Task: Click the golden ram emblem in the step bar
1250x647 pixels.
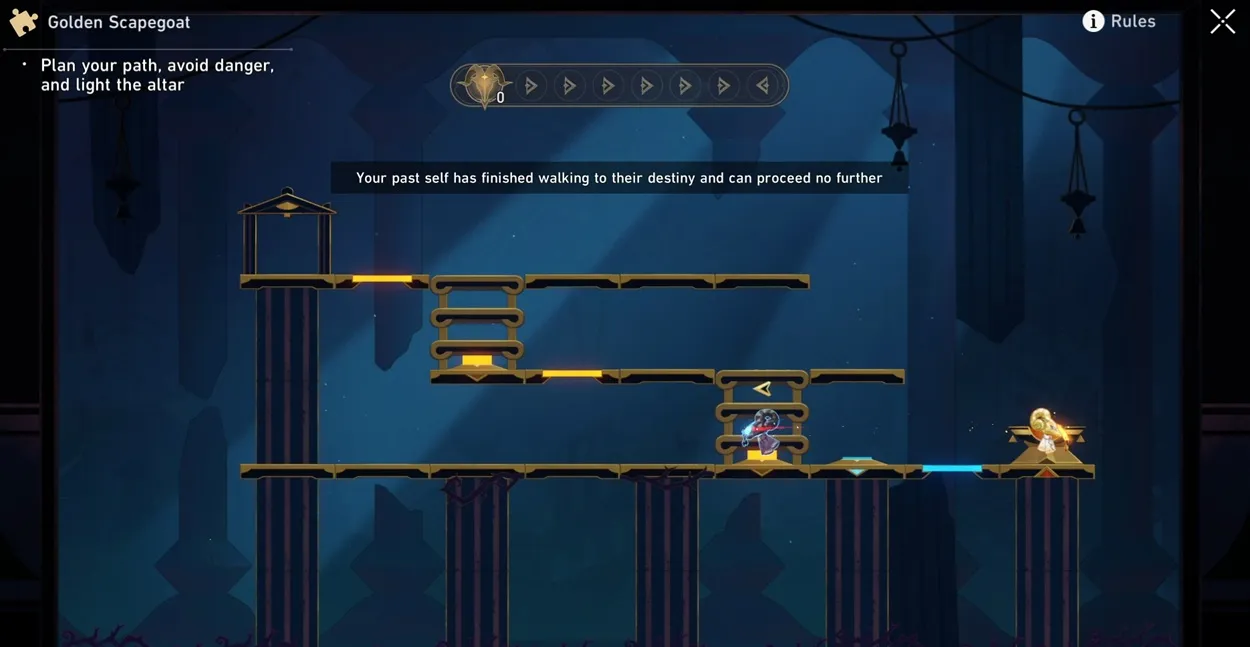Action: click(x=484, y=85)
